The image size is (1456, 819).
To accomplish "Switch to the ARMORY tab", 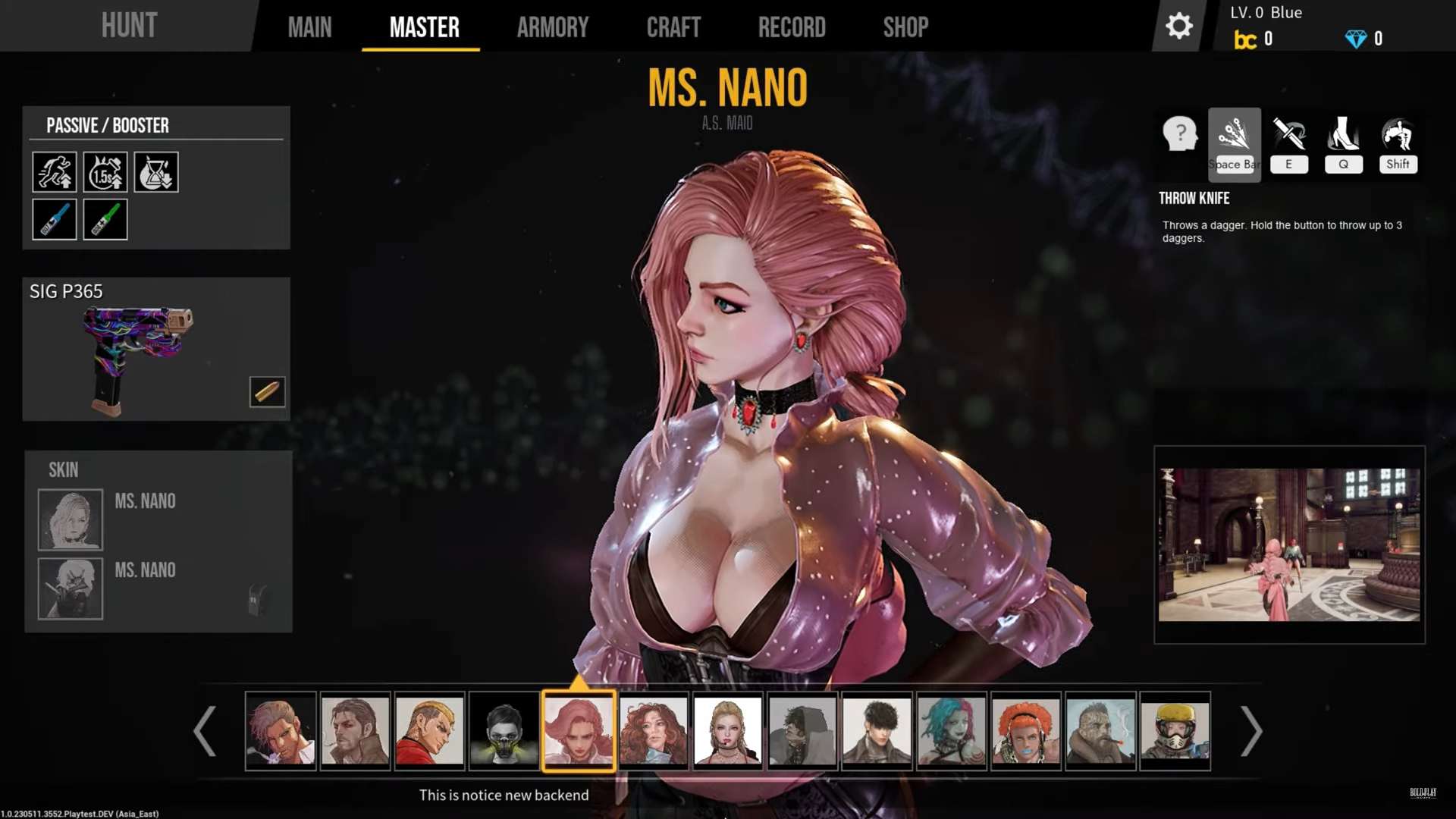I will [x=552, y=27].
